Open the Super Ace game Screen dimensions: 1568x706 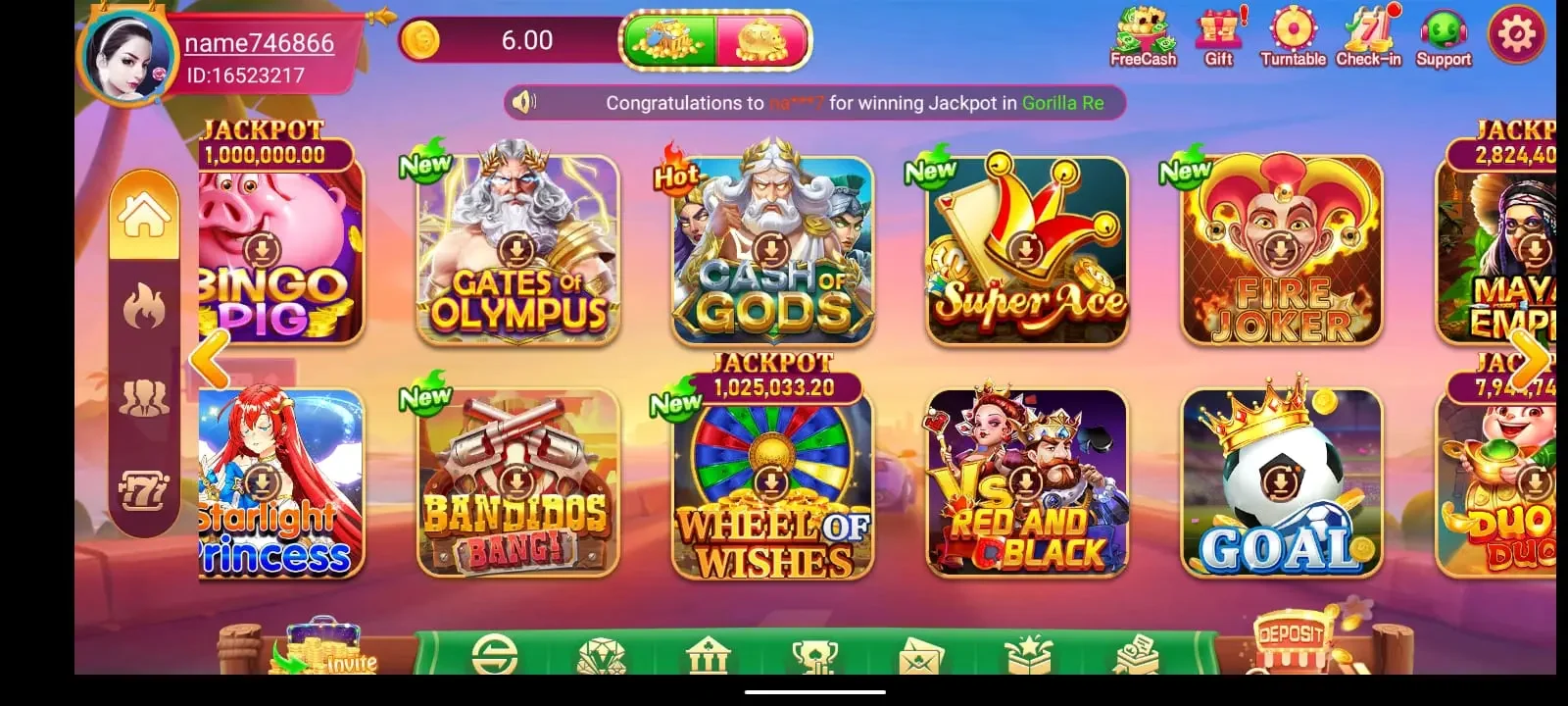tap(1026, 250)
